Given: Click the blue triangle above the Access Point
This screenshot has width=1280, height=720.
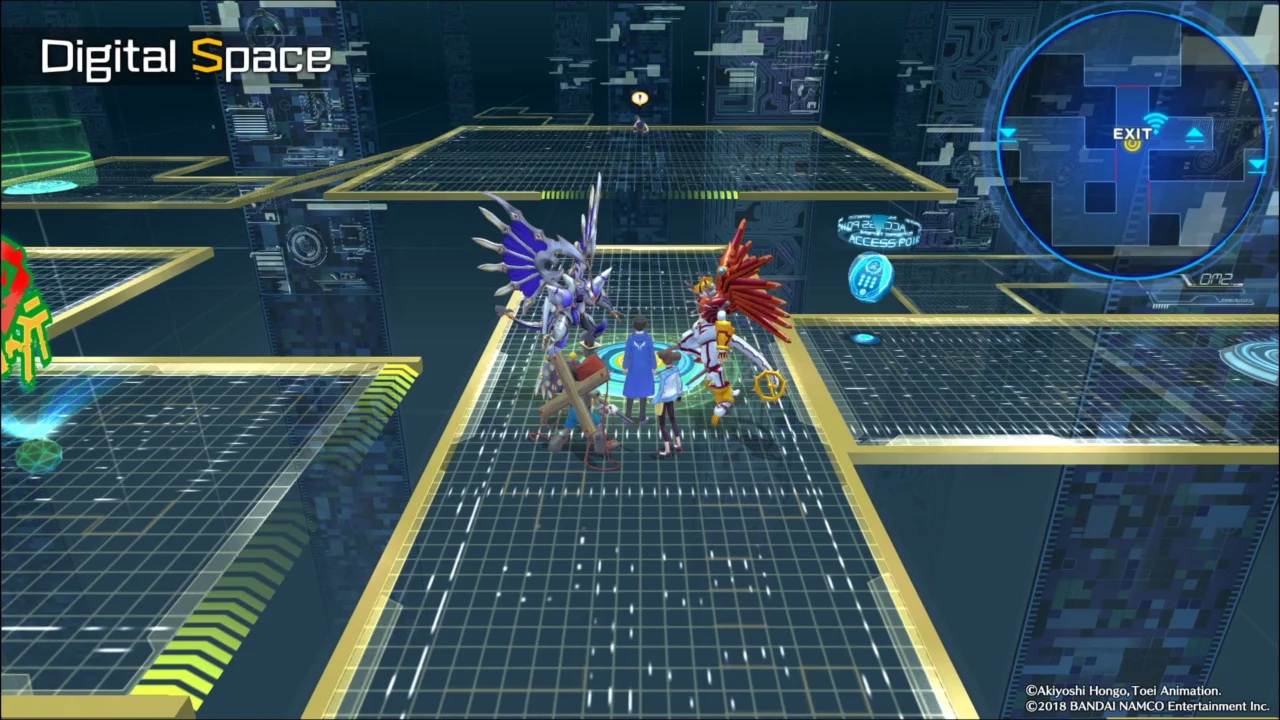Looking at the screenshot, I should coord(878,224).
